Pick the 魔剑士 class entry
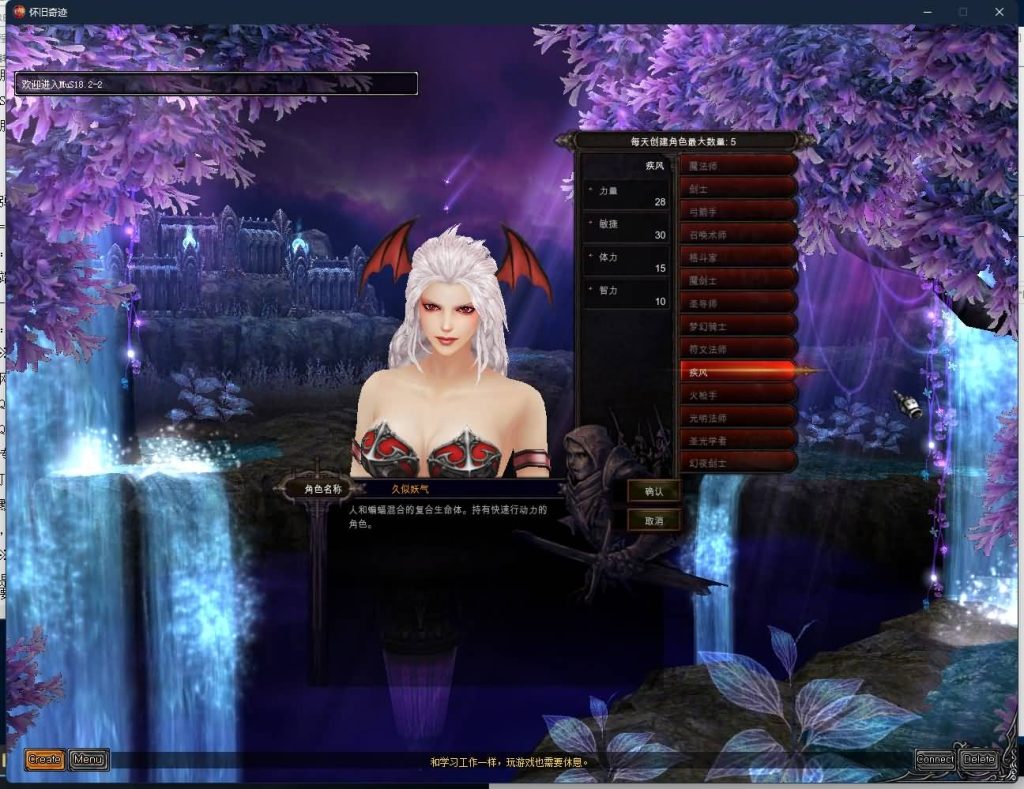 738,279
